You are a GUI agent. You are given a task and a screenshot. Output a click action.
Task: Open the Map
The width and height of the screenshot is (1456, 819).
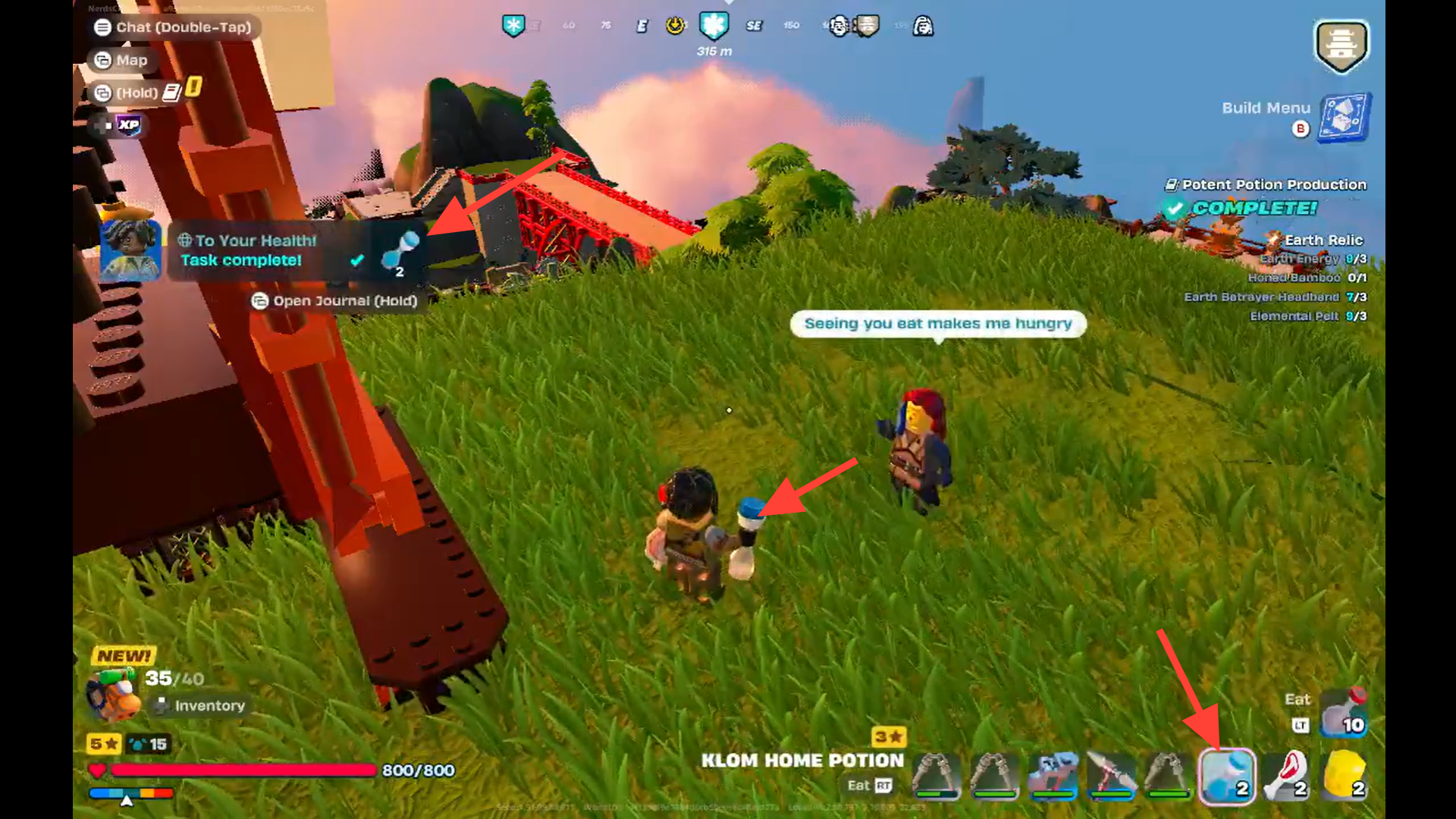[x=121, y=60]
